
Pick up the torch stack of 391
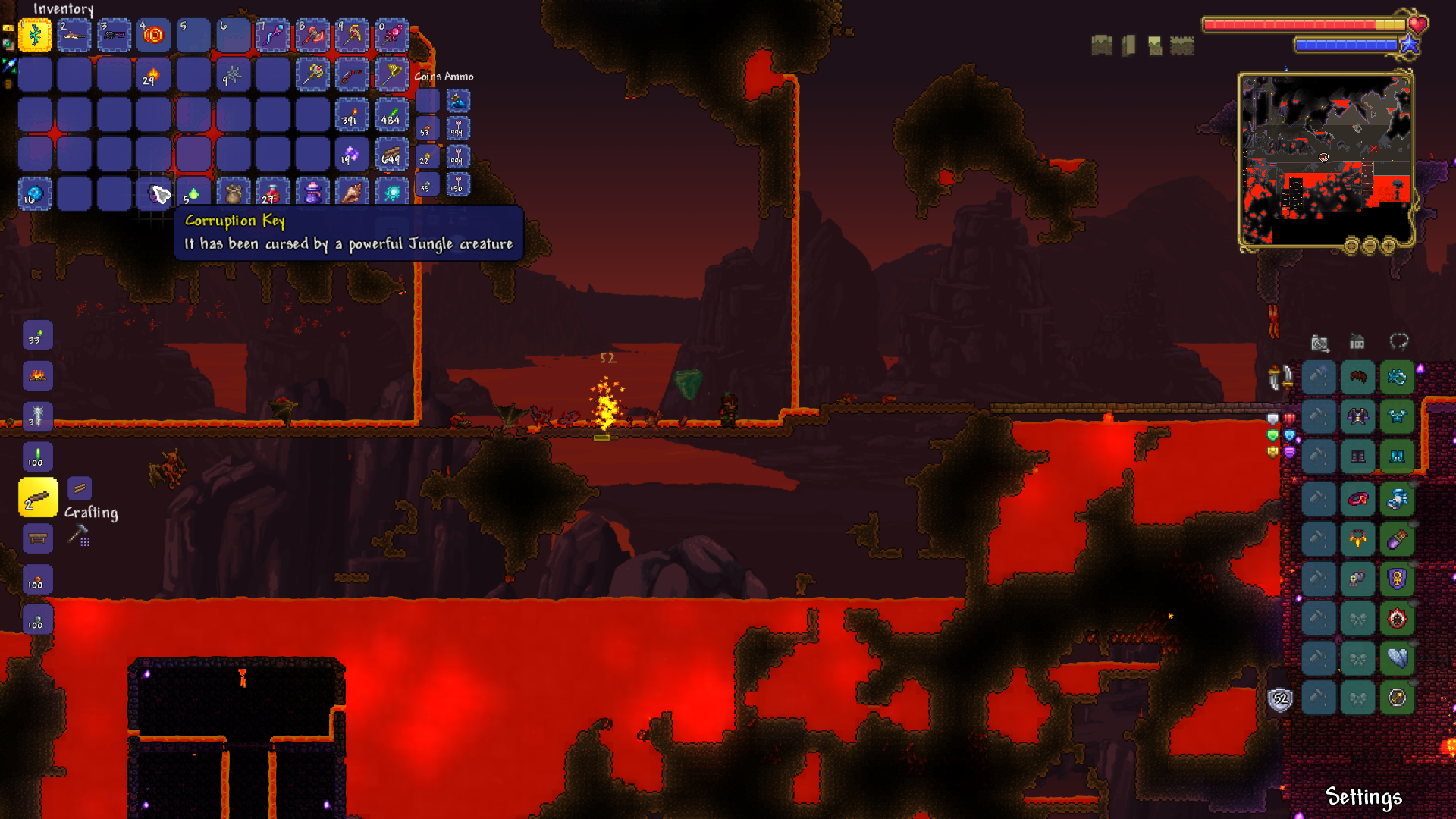(x=352, y=115)
